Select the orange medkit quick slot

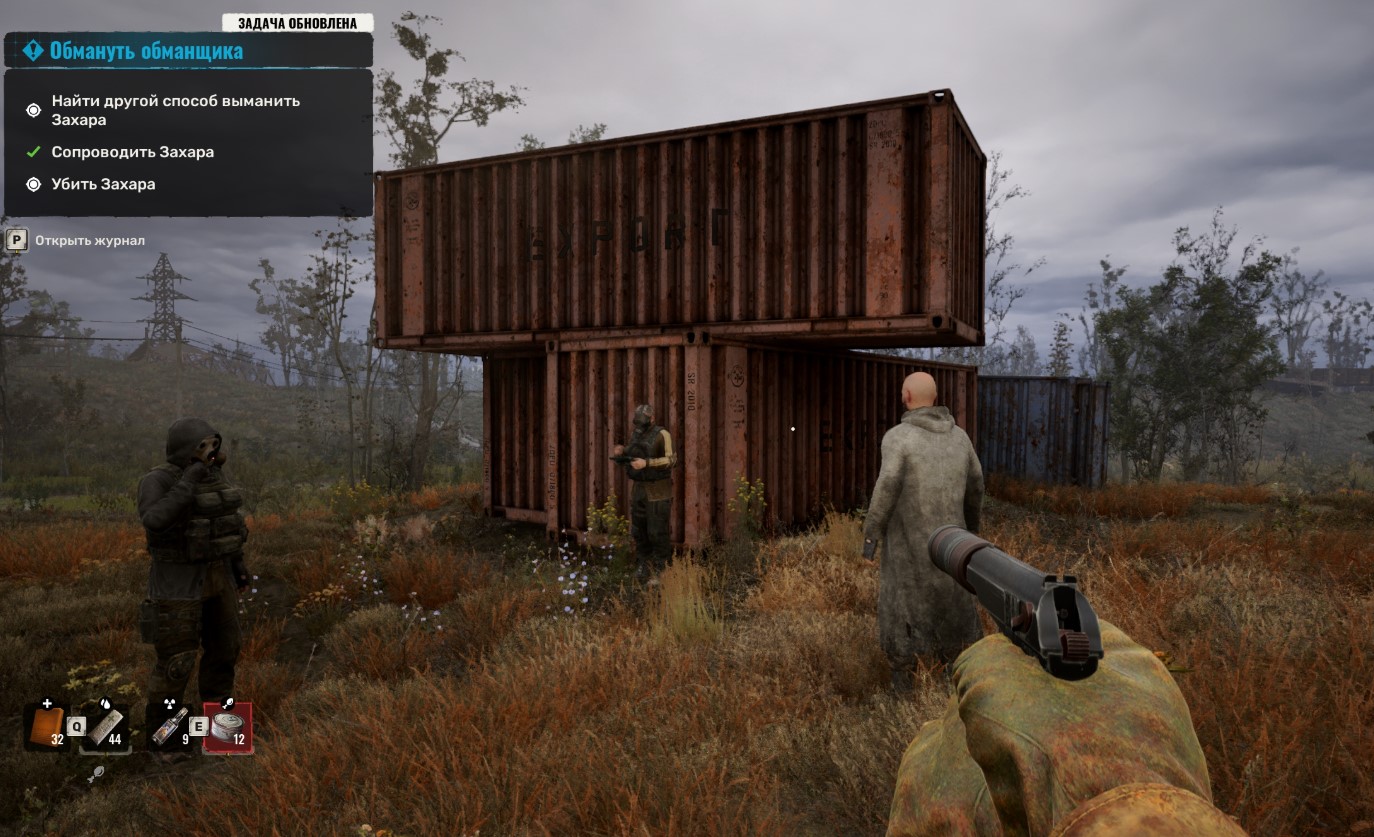45,725
